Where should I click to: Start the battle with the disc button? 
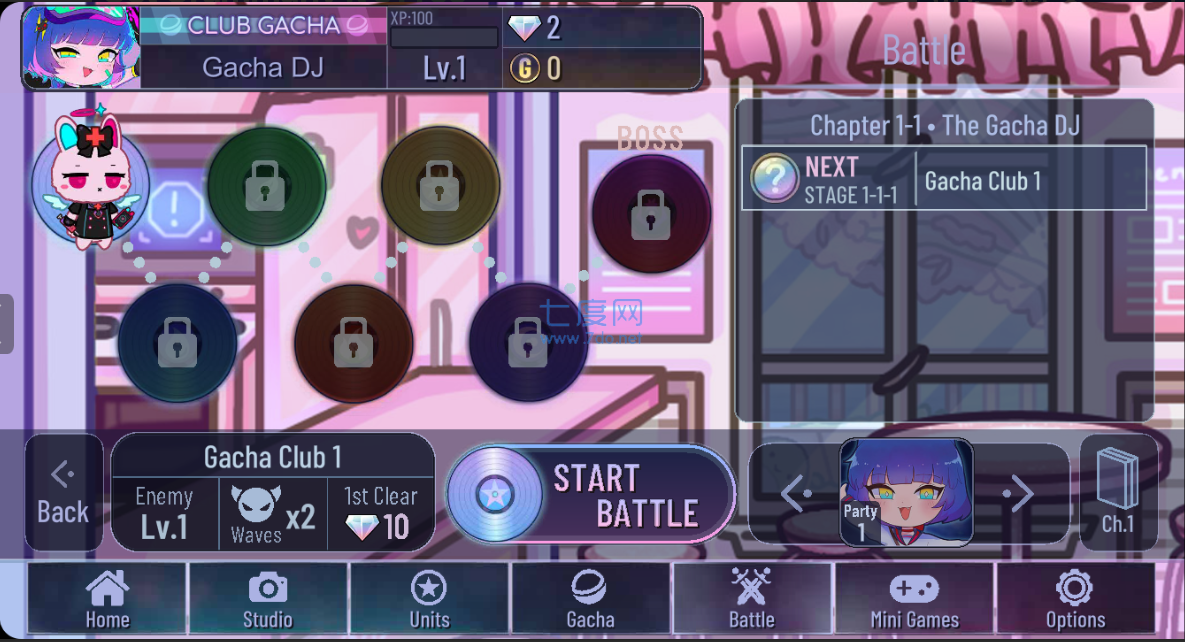tap(590, 495)
